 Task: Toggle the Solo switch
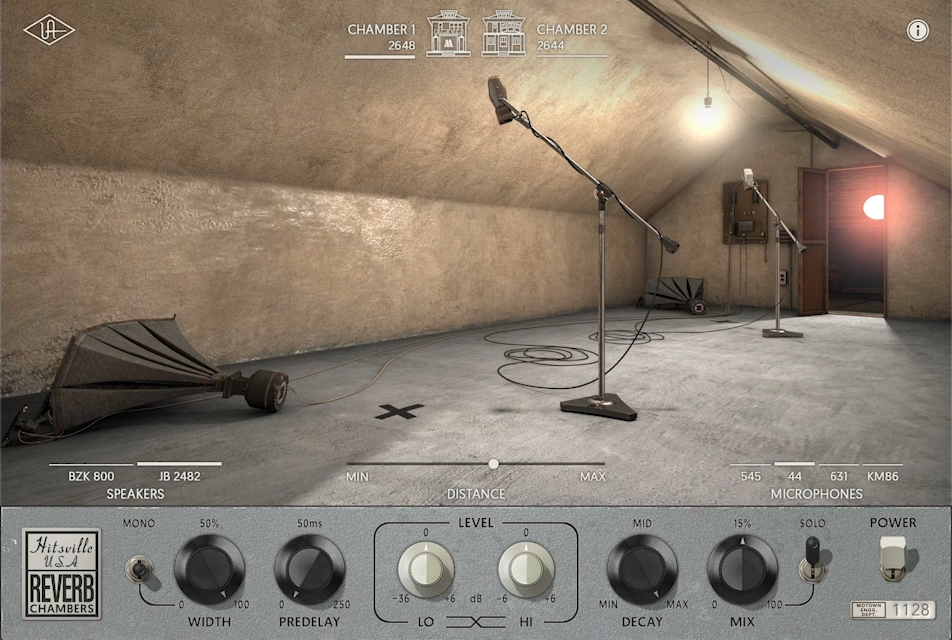[813, 559]
